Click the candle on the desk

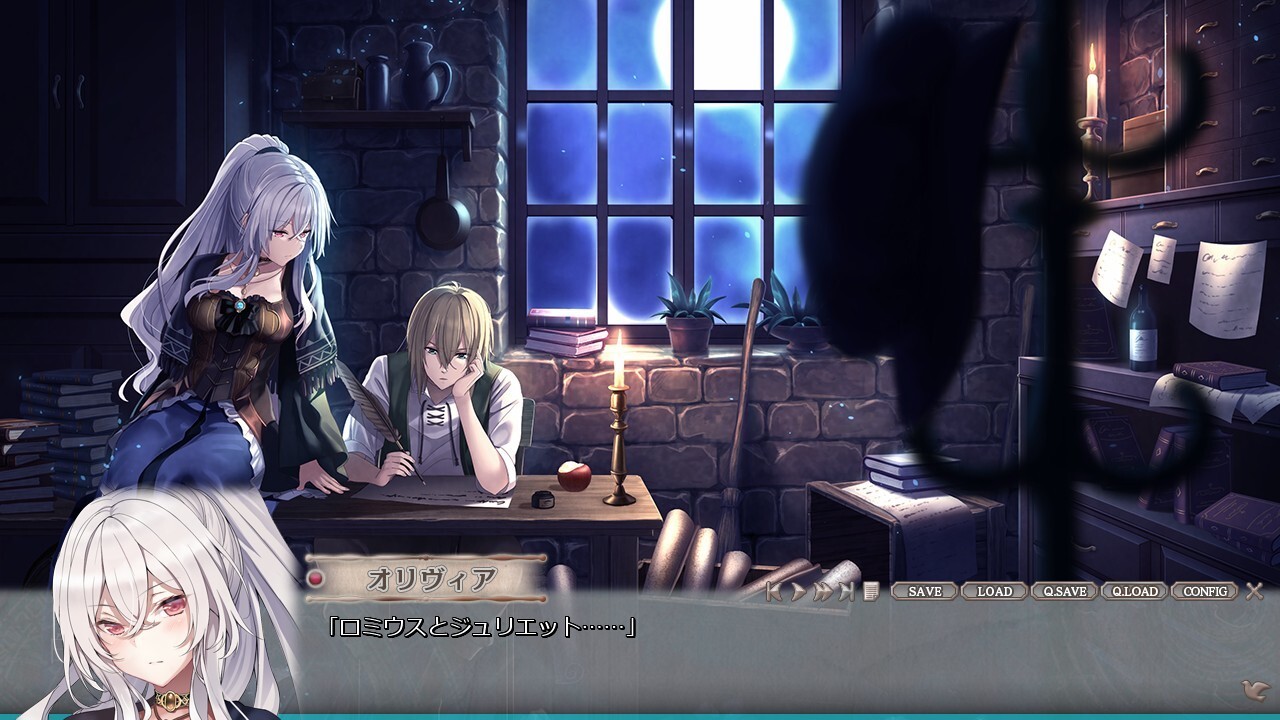tap(617, 420)
